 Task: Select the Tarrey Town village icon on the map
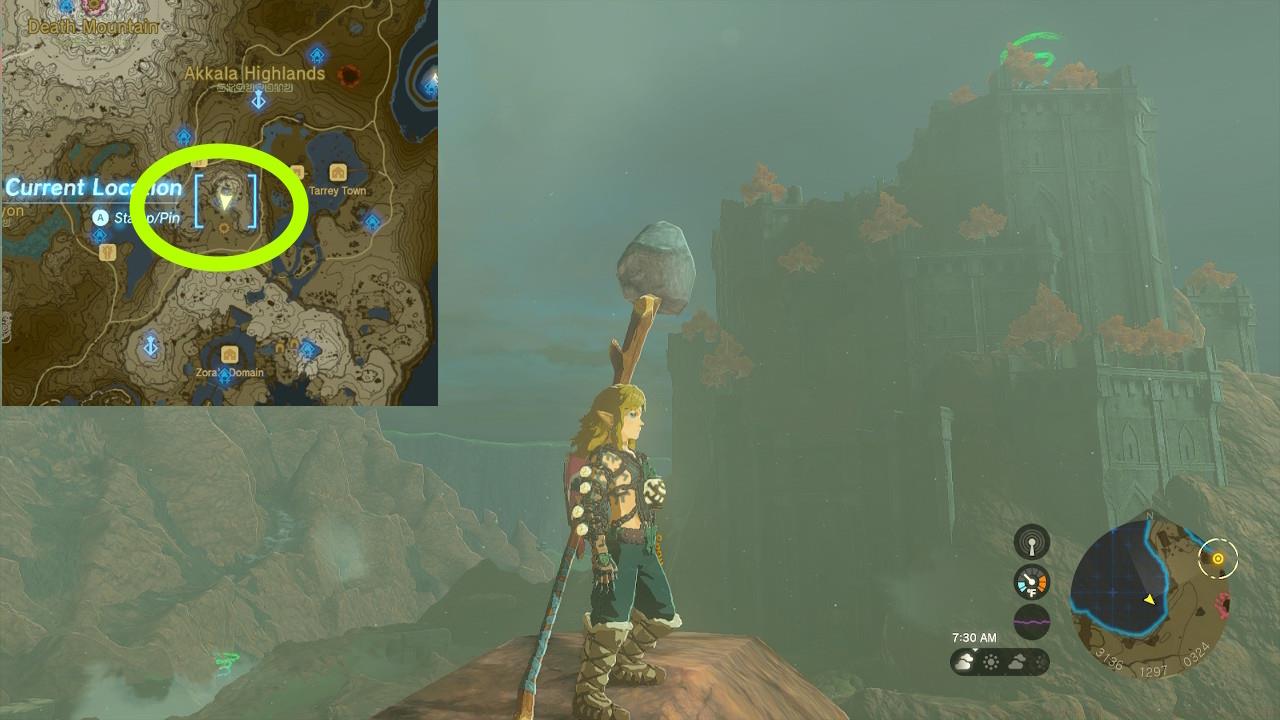[338, 171]
